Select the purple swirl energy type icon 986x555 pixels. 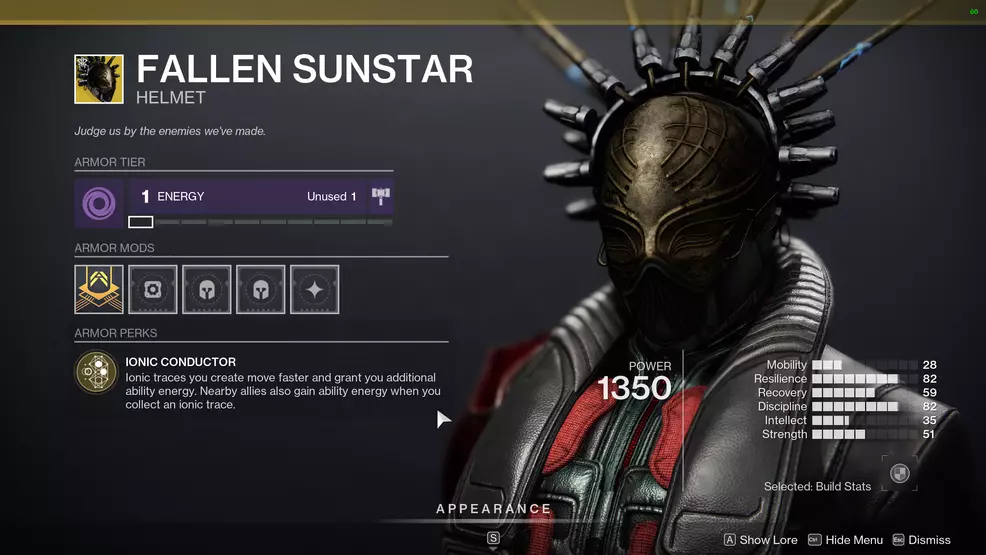99,203
